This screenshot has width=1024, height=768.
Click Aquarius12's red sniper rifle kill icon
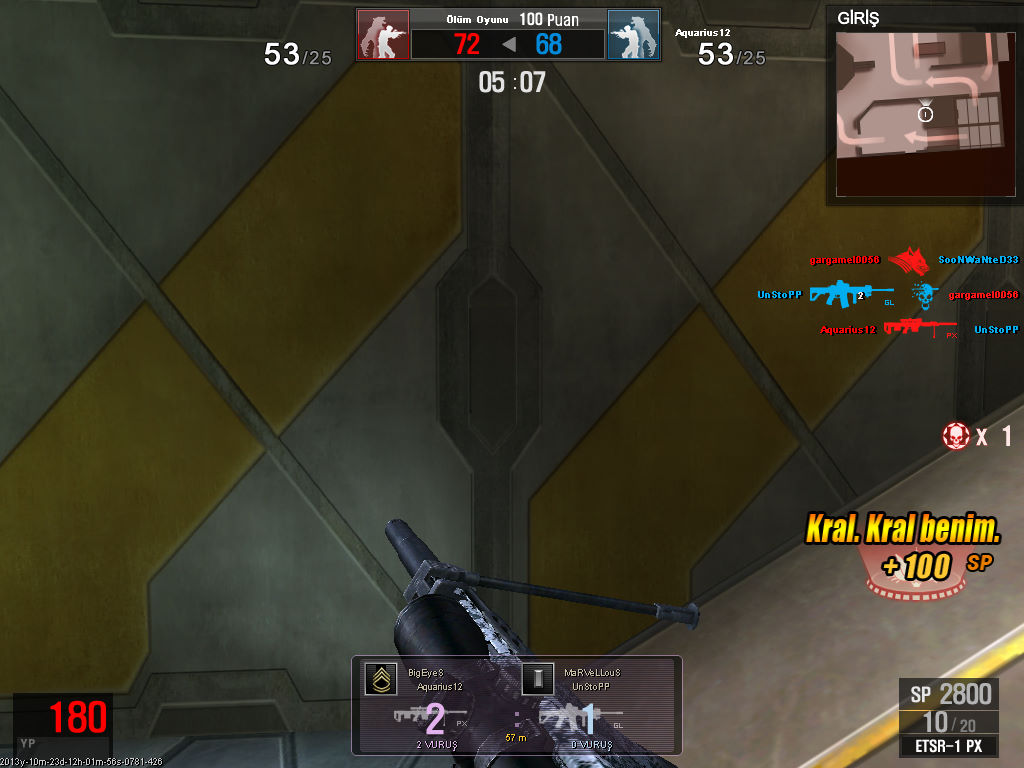(919, 329)
